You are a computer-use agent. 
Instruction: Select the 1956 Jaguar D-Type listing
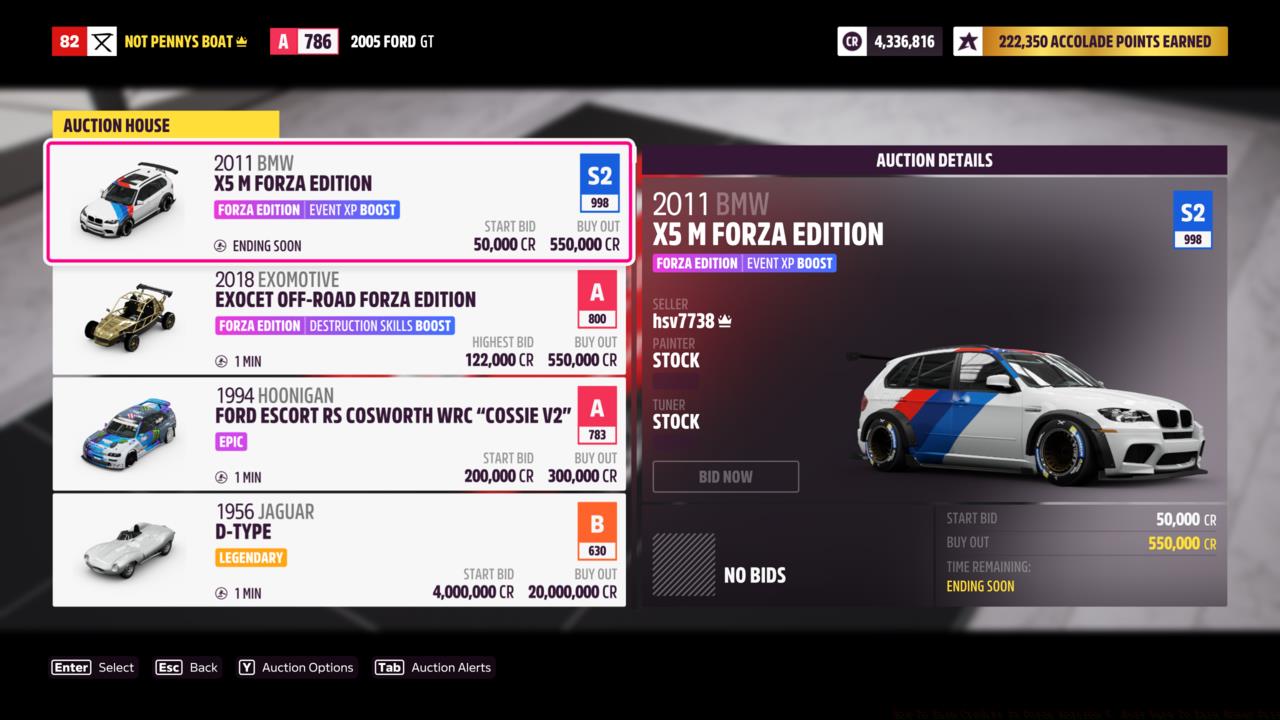pyautogui.click(x=340, y=550)
